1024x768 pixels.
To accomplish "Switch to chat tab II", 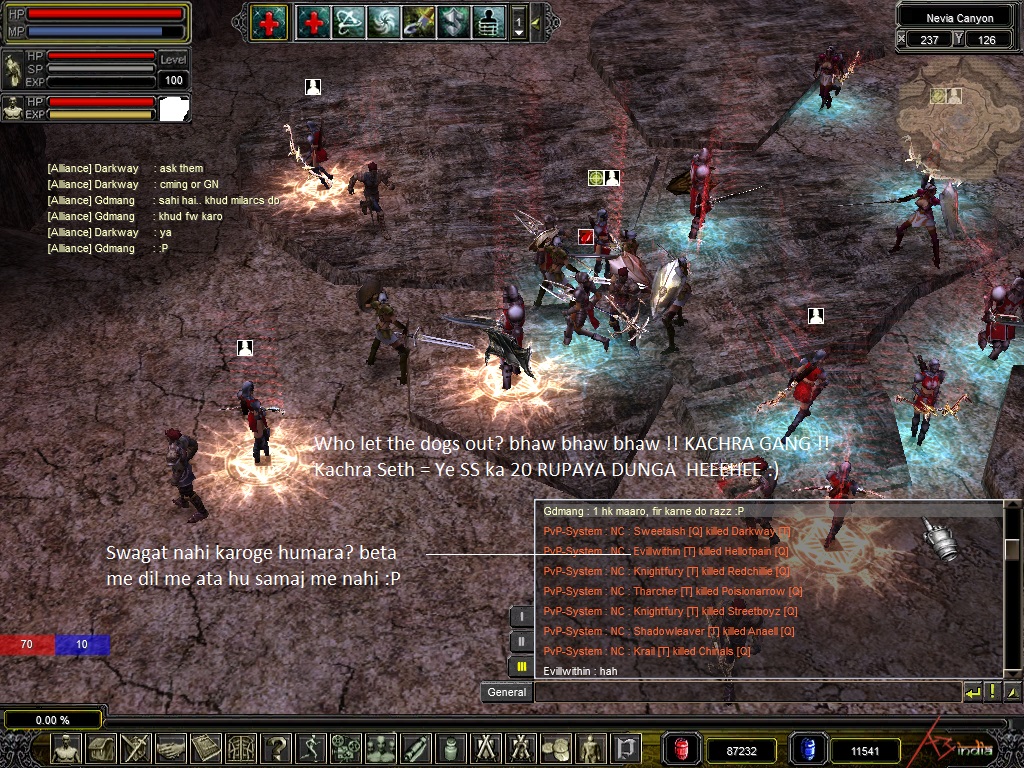I will (x=521, y=641).
